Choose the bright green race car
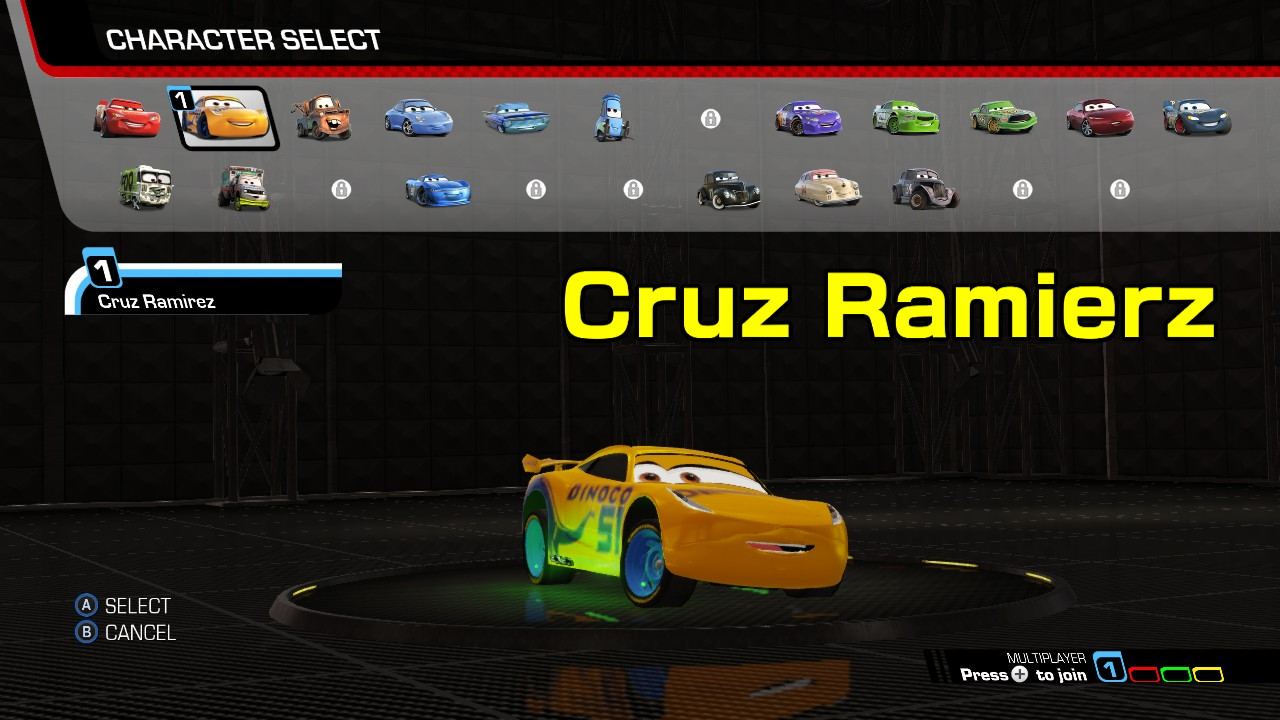The height and width of the screenshot is (720, 1280). [906, 118]
